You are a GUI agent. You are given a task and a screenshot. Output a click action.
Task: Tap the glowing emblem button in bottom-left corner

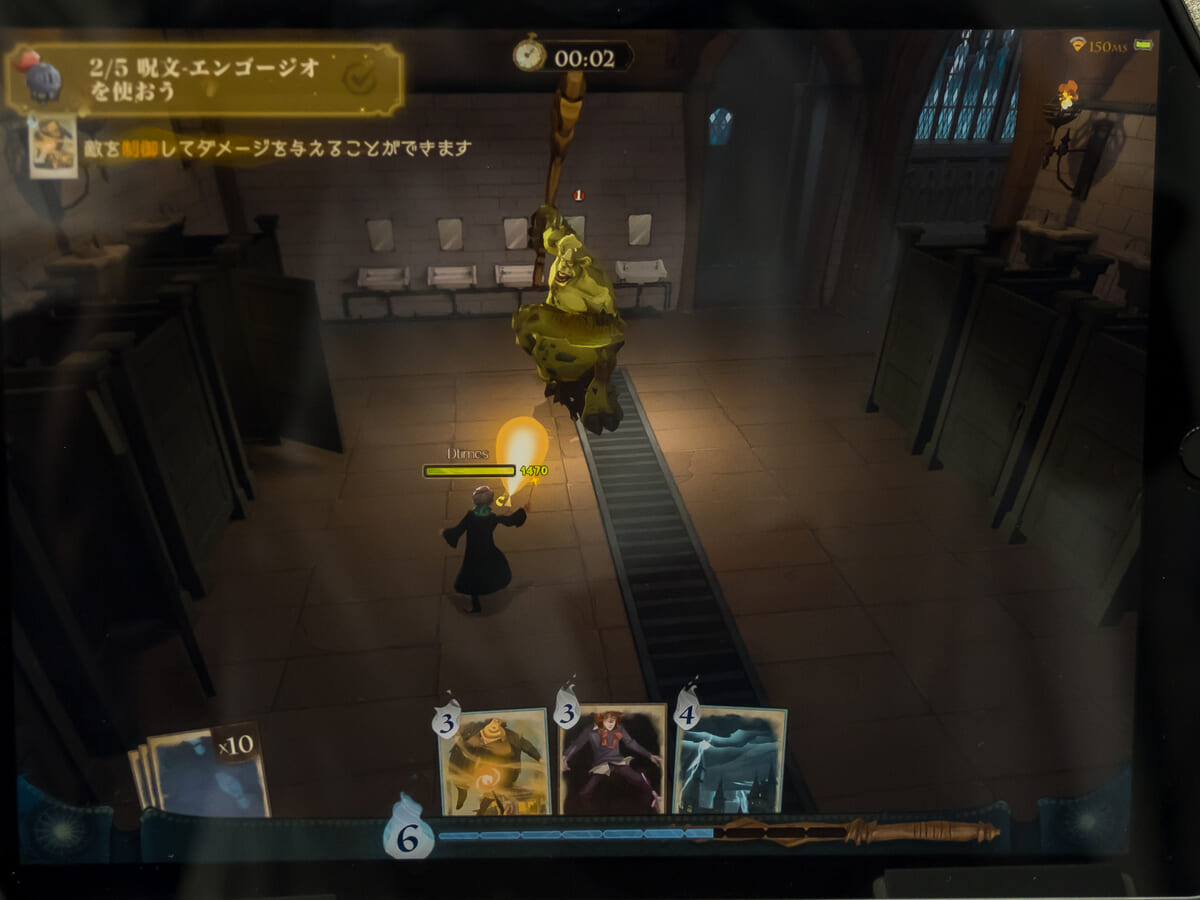coord(63,832)
